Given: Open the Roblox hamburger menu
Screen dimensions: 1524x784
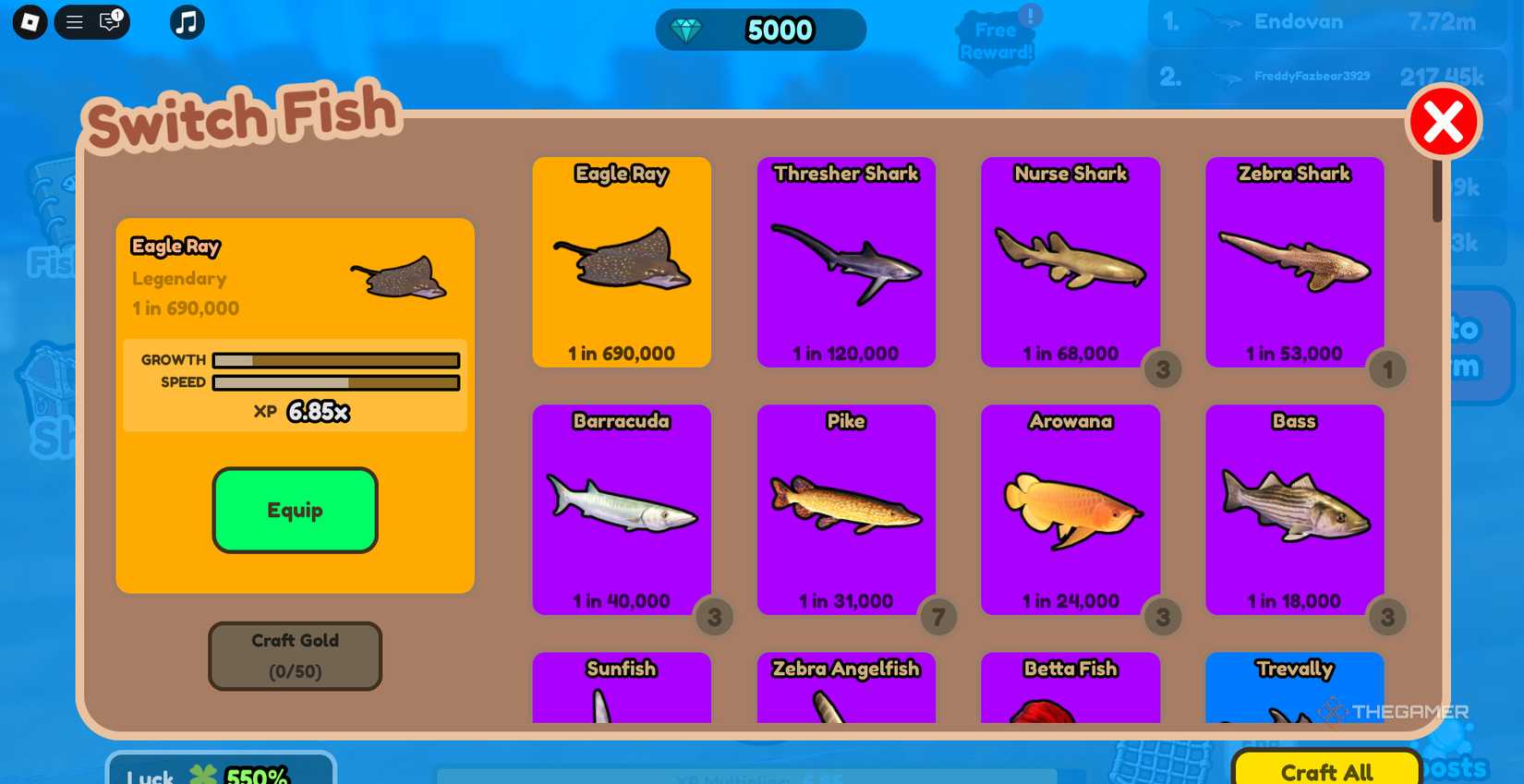Looking at the screenshot, I should pyautogui.click(x=74, y=21).
